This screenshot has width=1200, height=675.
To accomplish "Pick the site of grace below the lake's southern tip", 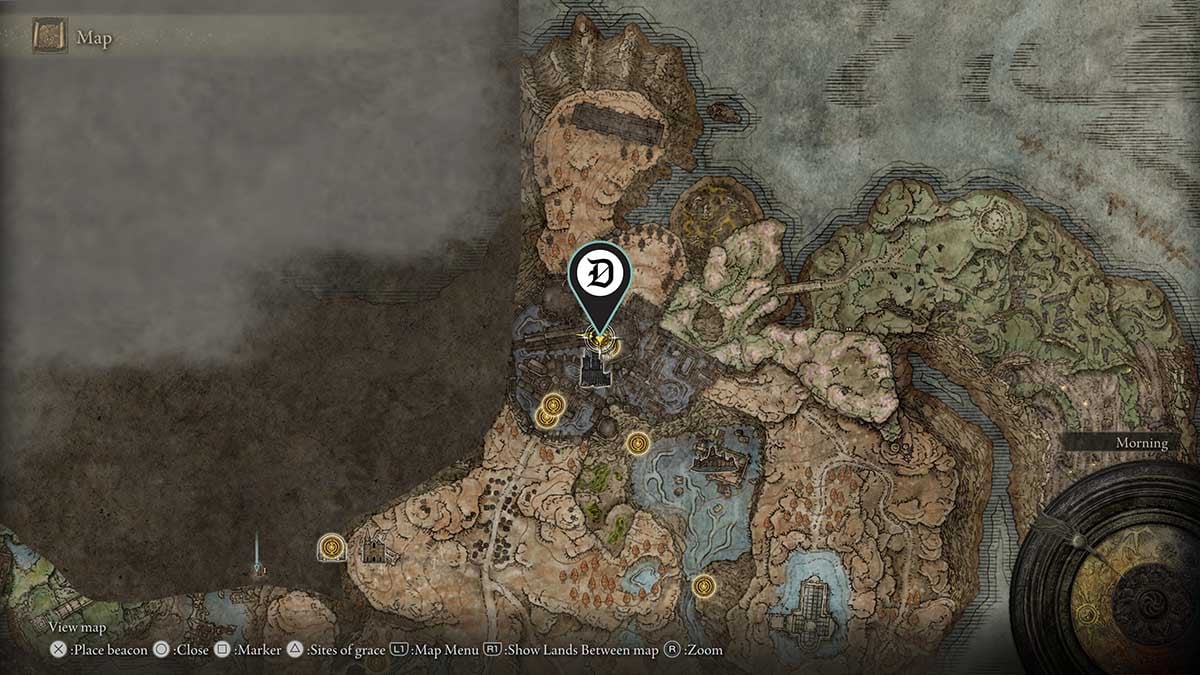I will point(704,586).
